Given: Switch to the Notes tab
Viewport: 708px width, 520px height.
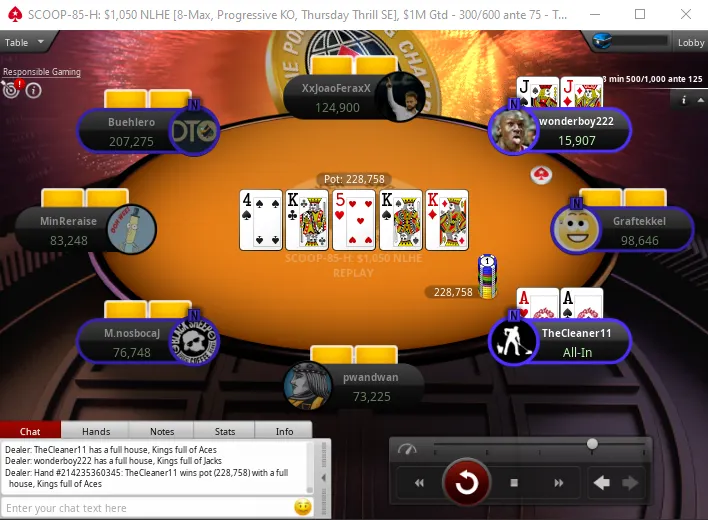Looking at the screenshot, I should coord(162,431).
